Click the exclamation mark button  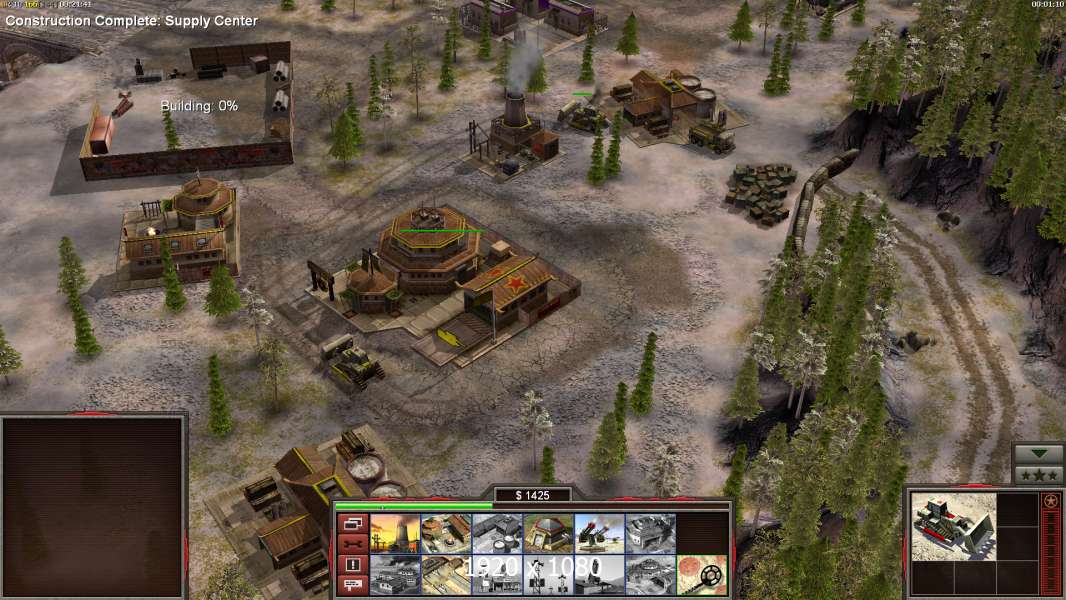pyautogui.click(x=351, y=565)
